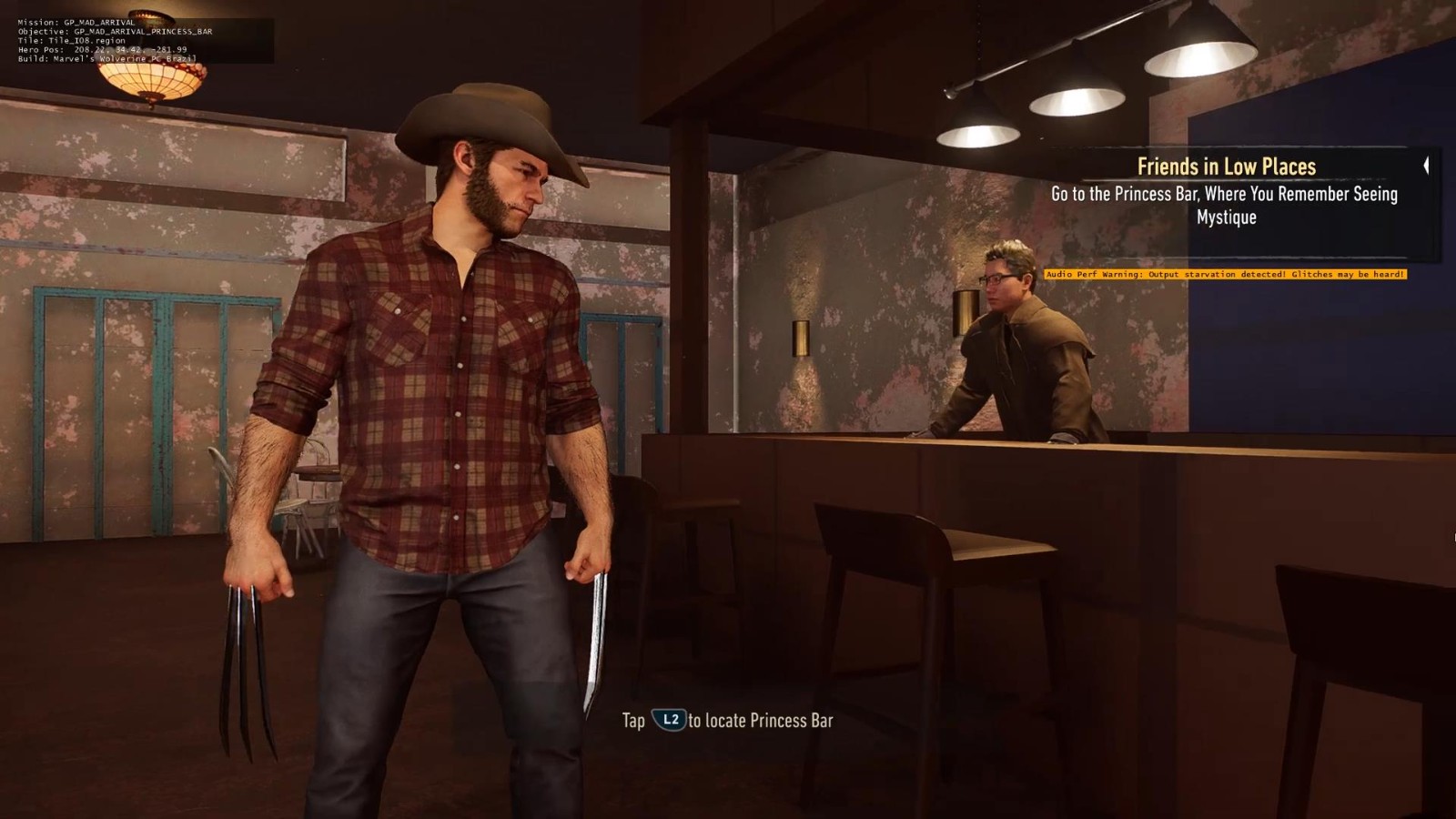Select the Friends in Low Places objective tracker
Image resolution: width=1456 pixels, height=819 pixels.
[1225, 167]
